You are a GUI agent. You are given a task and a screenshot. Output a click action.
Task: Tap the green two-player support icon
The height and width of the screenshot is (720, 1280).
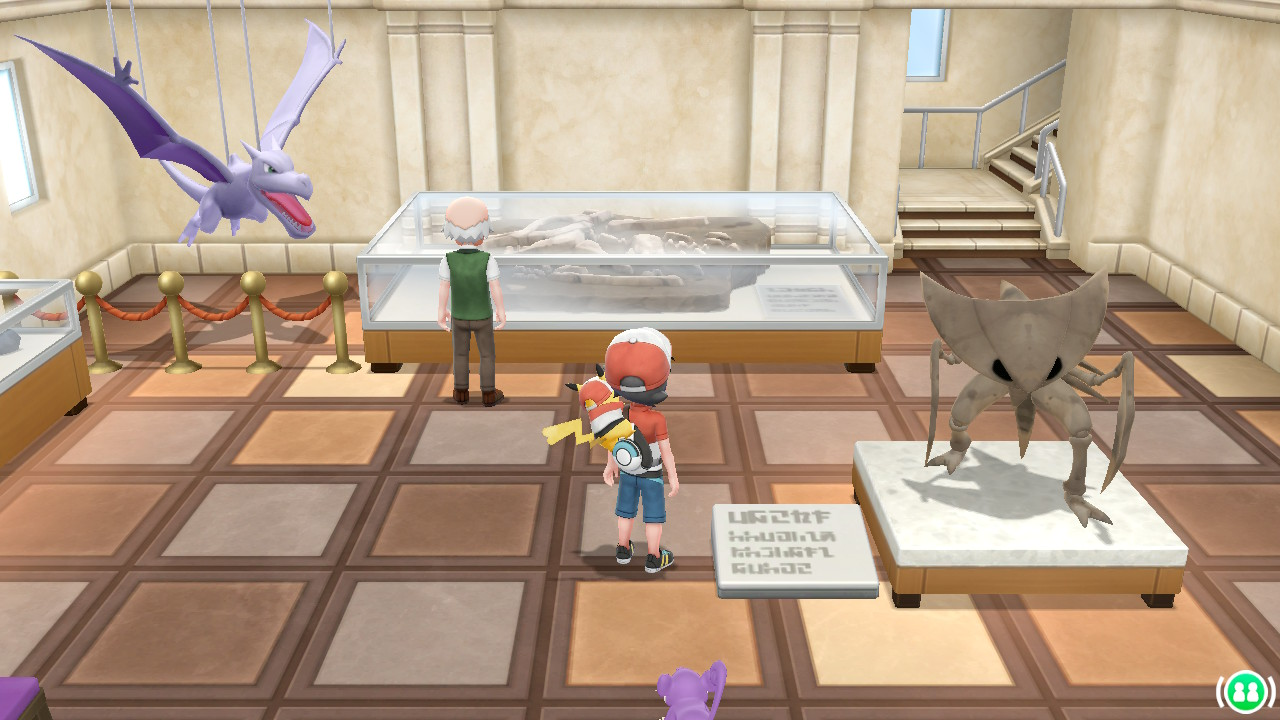[1245, 691]
